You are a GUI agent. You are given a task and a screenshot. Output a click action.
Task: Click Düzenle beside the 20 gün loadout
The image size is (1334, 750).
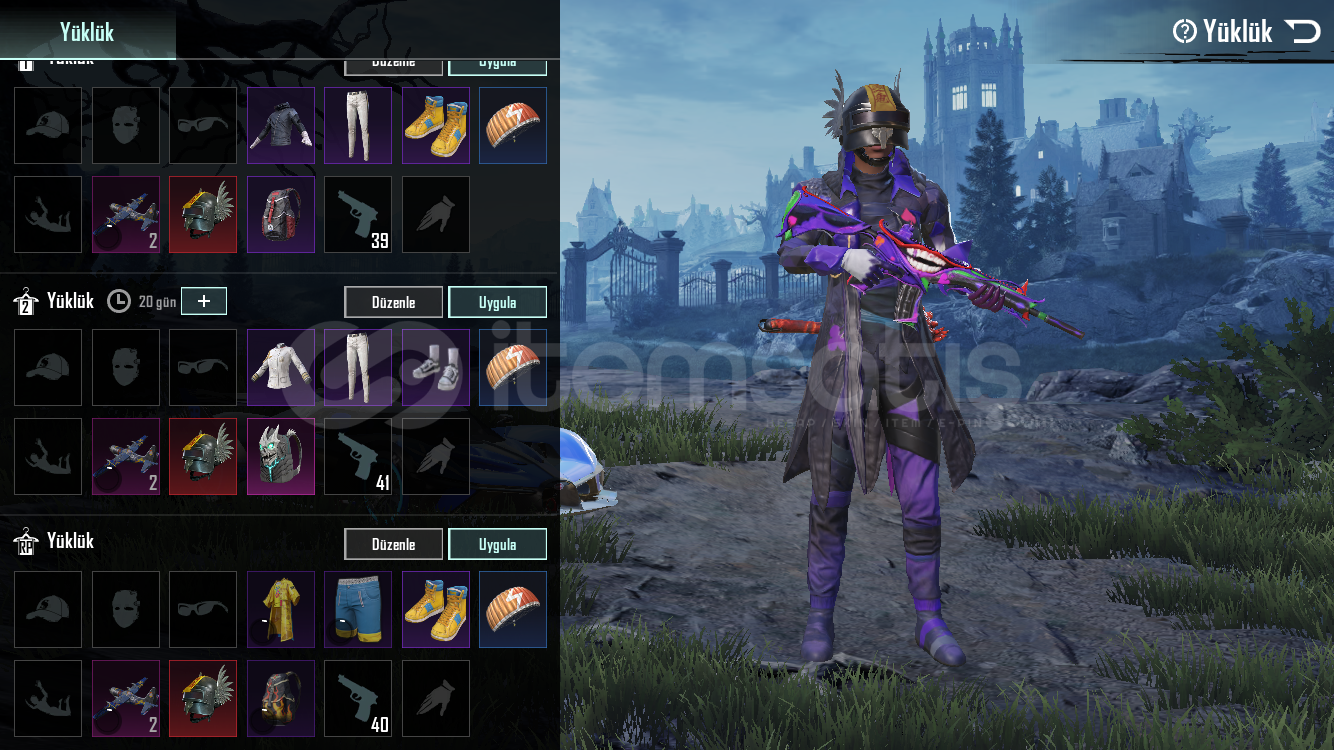coord(394,302)
